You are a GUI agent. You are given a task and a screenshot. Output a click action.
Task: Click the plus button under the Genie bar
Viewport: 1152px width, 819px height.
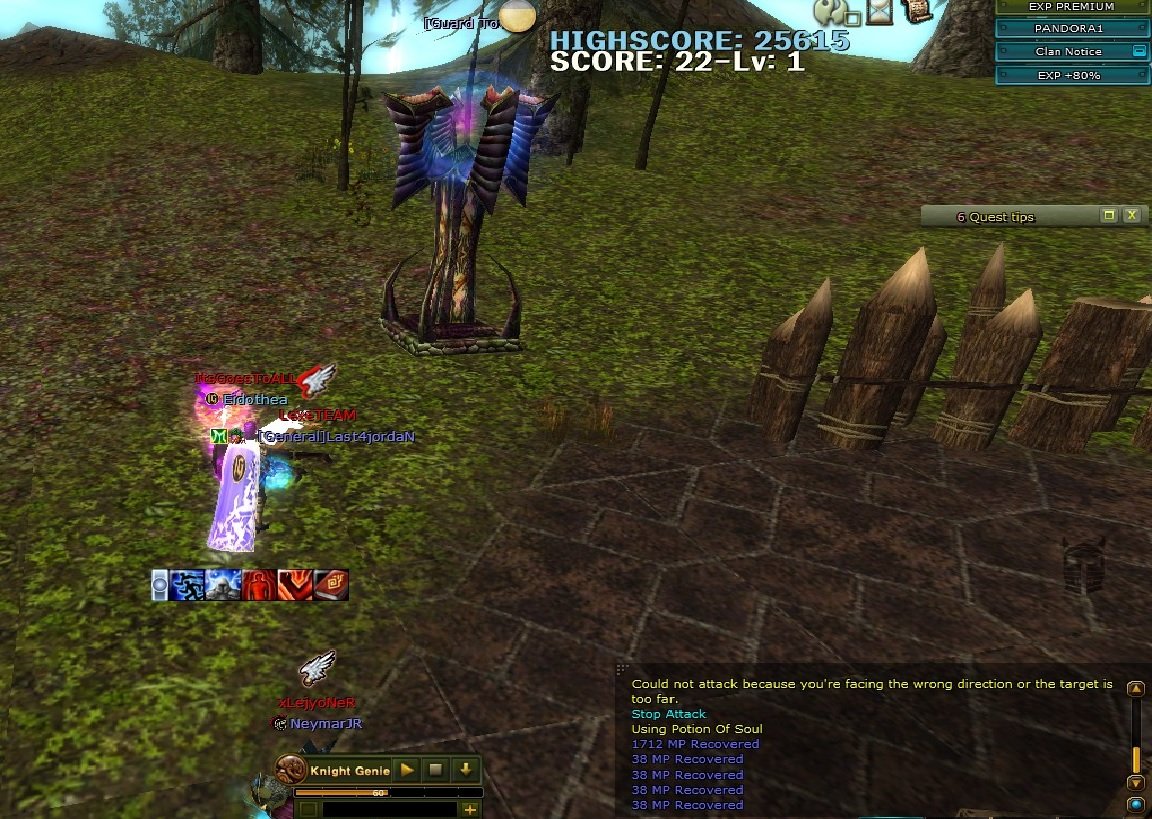[469, 809]
